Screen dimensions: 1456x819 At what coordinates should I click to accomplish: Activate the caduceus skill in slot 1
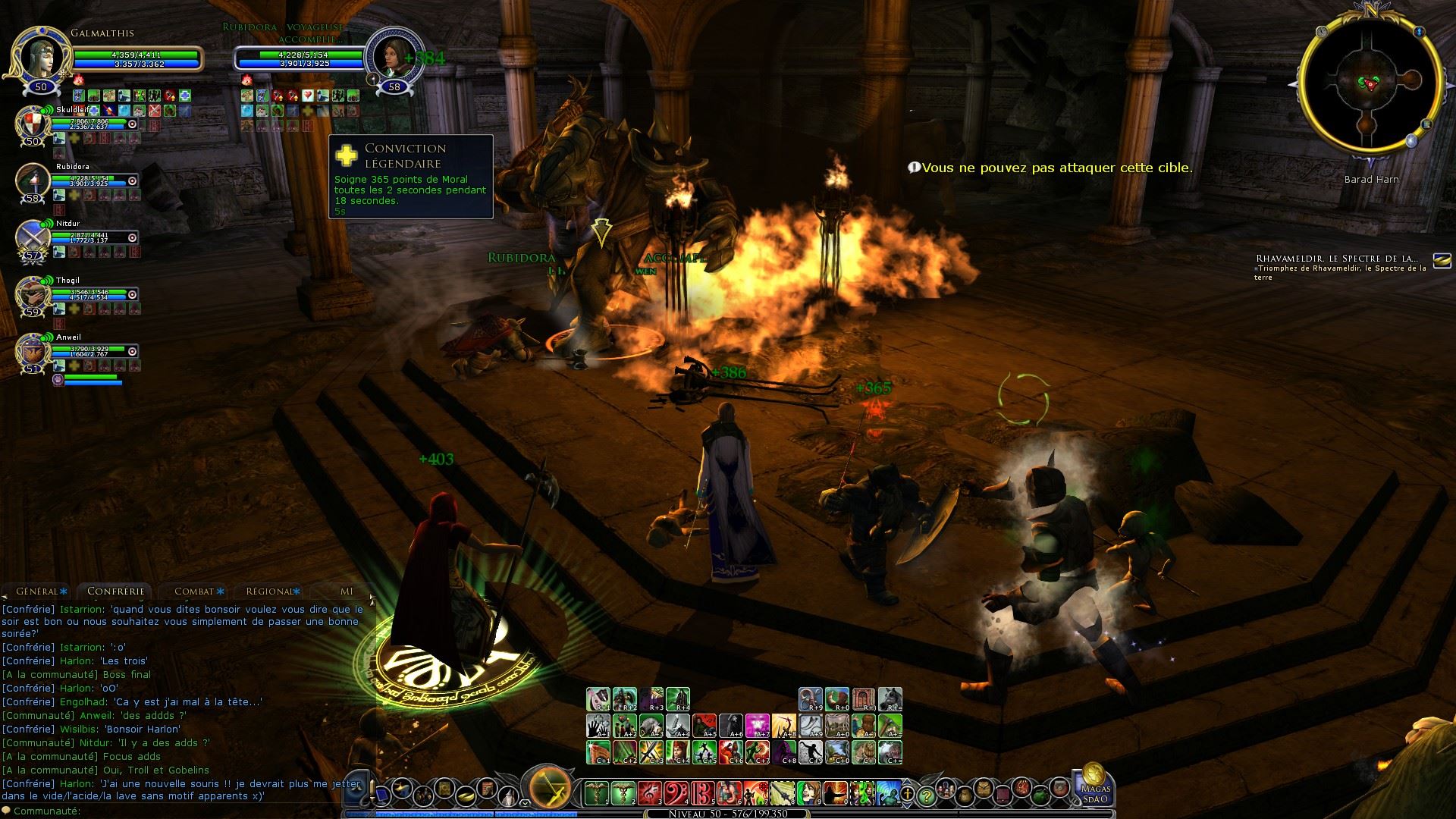[598, 794]
